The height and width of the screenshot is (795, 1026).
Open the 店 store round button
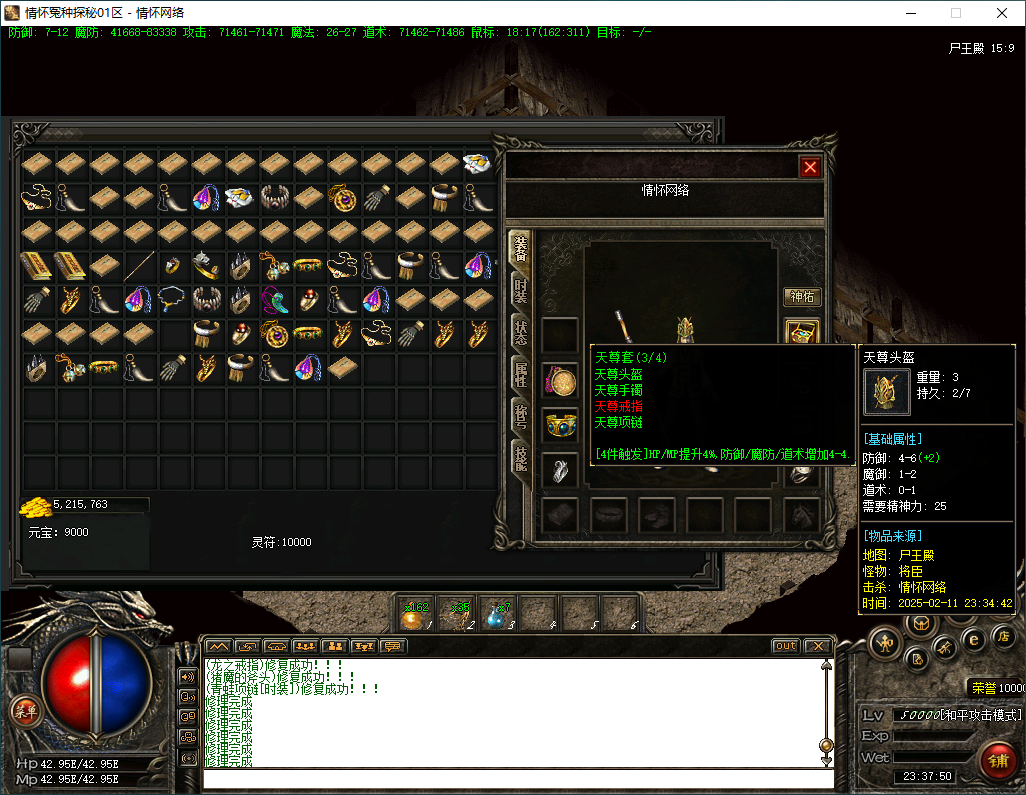pyautogui.click(x=1003, y=636)
